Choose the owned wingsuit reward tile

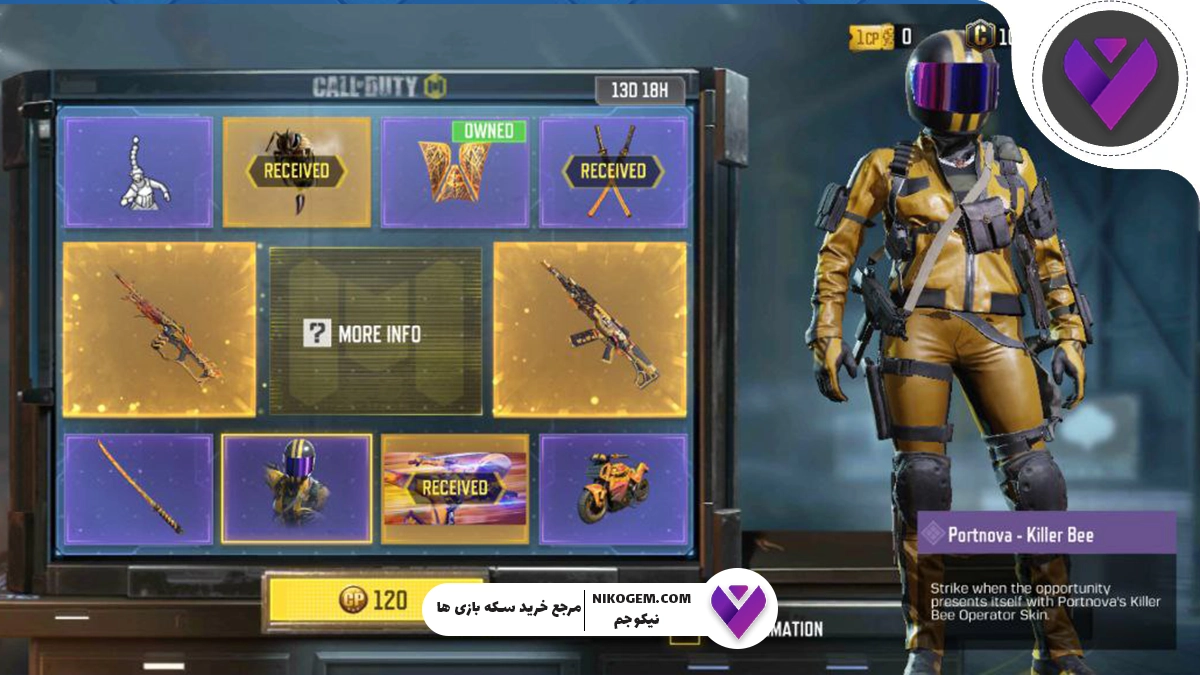455,172
